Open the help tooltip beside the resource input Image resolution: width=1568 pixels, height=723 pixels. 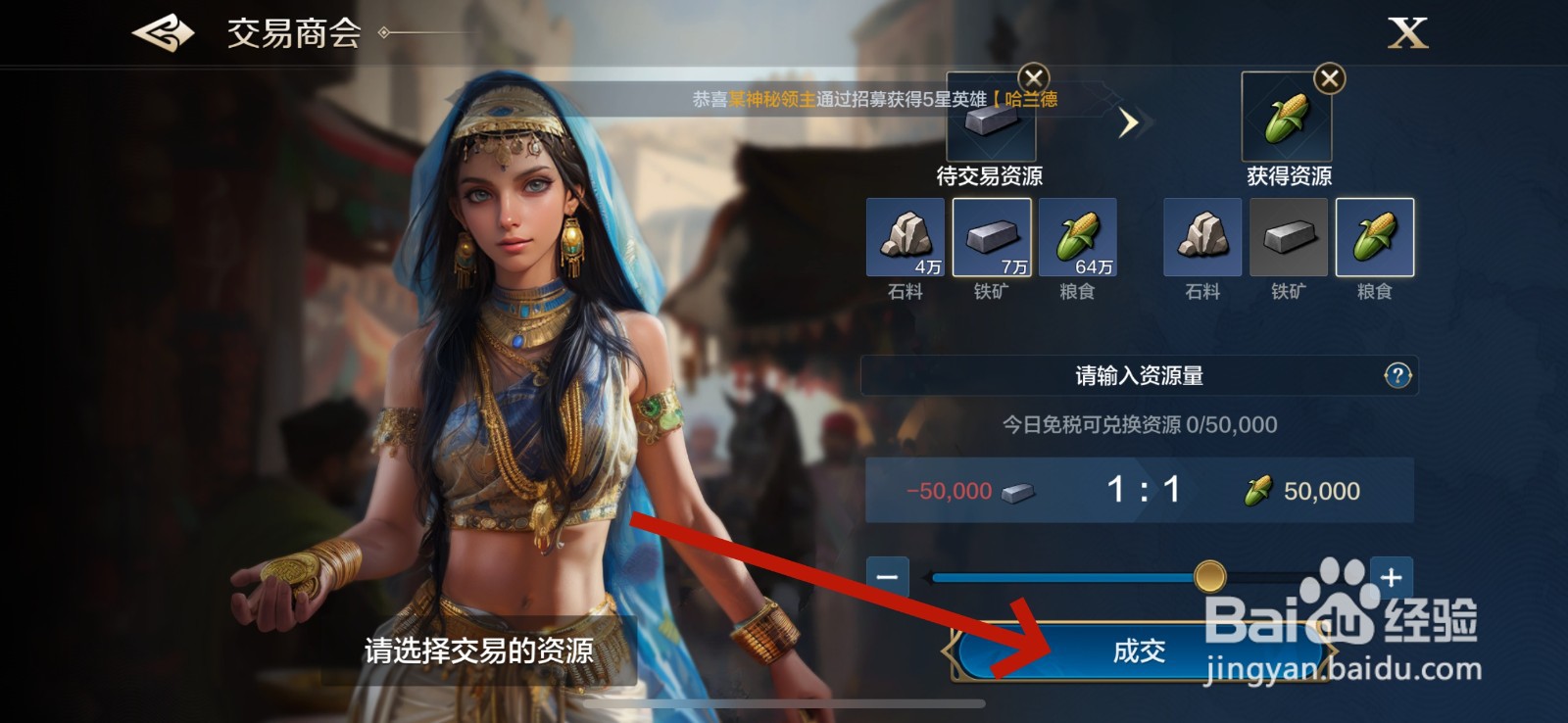pyautogui.click(x=1397, y=374)
